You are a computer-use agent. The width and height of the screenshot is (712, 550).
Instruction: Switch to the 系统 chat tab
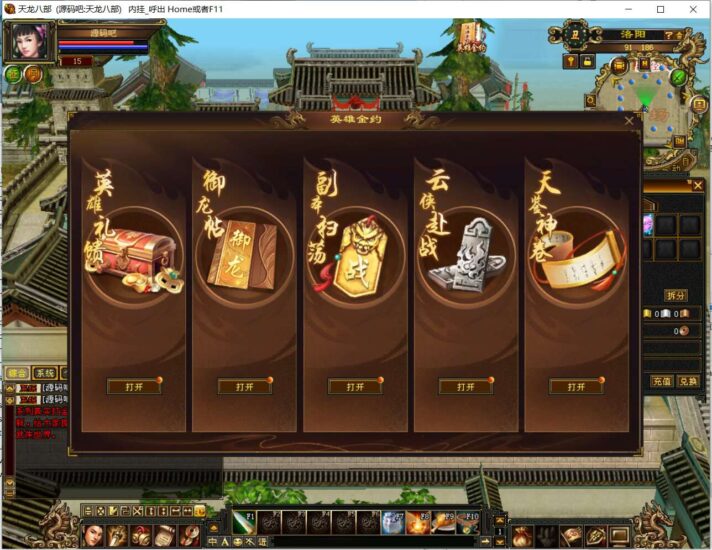(x=45, y=373)
